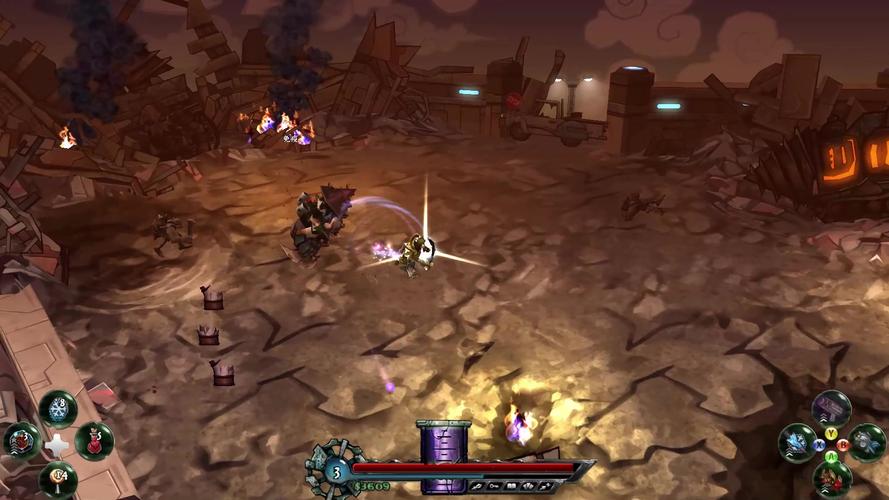Use the red health potion
The image size is (889, 500).
95,441
